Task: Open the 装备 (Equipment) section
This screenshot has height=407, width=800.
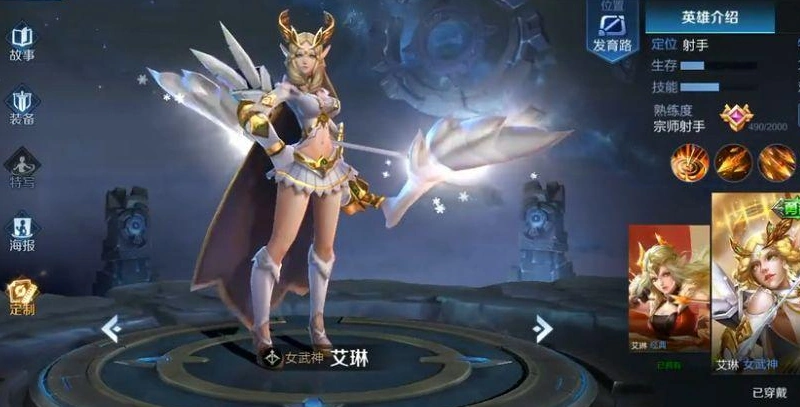Action: [x=22, y=107]
